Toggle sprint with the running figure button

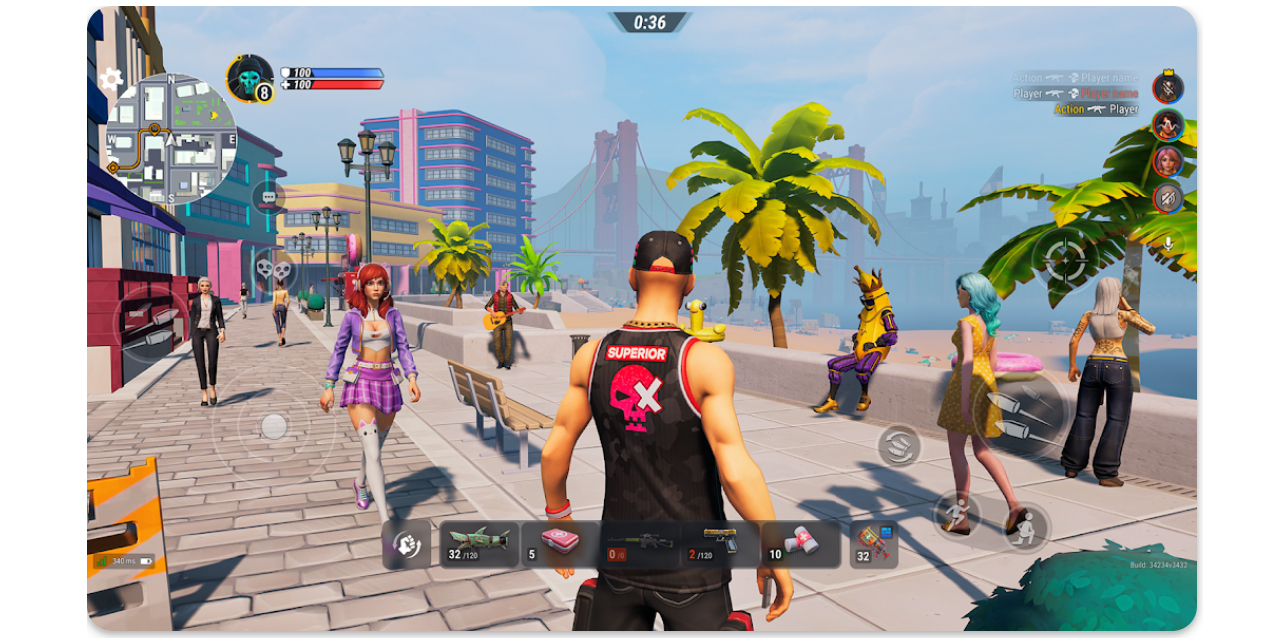(956, 514)
